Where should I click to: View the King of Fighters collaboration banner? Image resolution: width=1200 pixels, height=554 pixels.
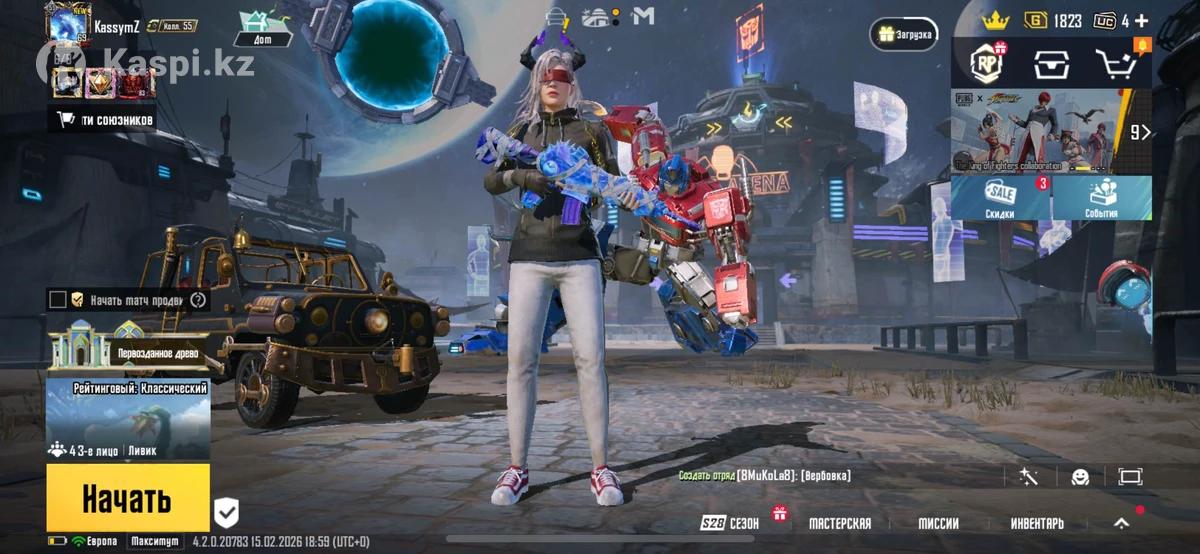coord(1040,131)
